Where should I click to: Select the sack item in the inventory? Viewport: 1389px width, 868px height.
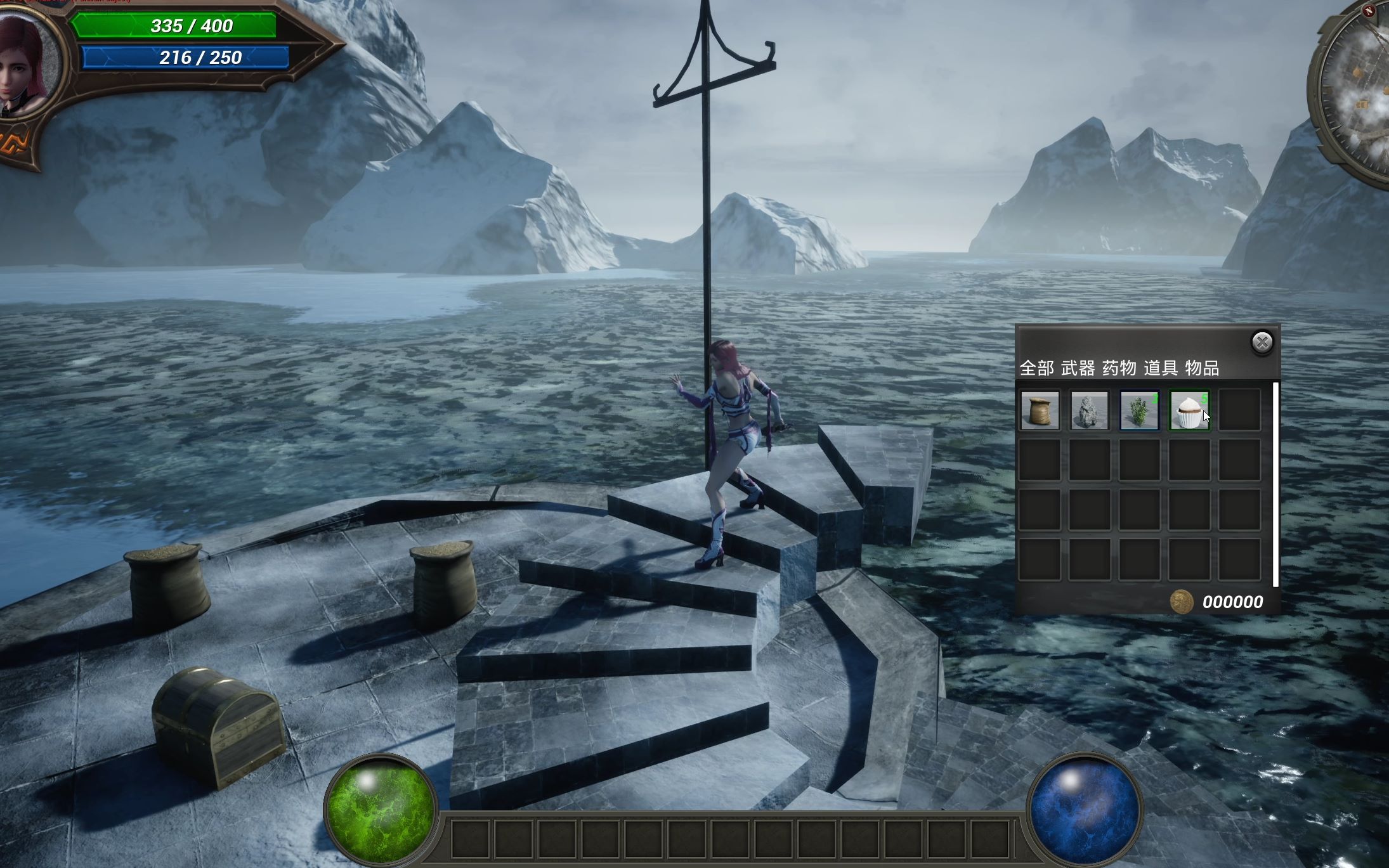pyautogui.click(x=1041, y=409)
